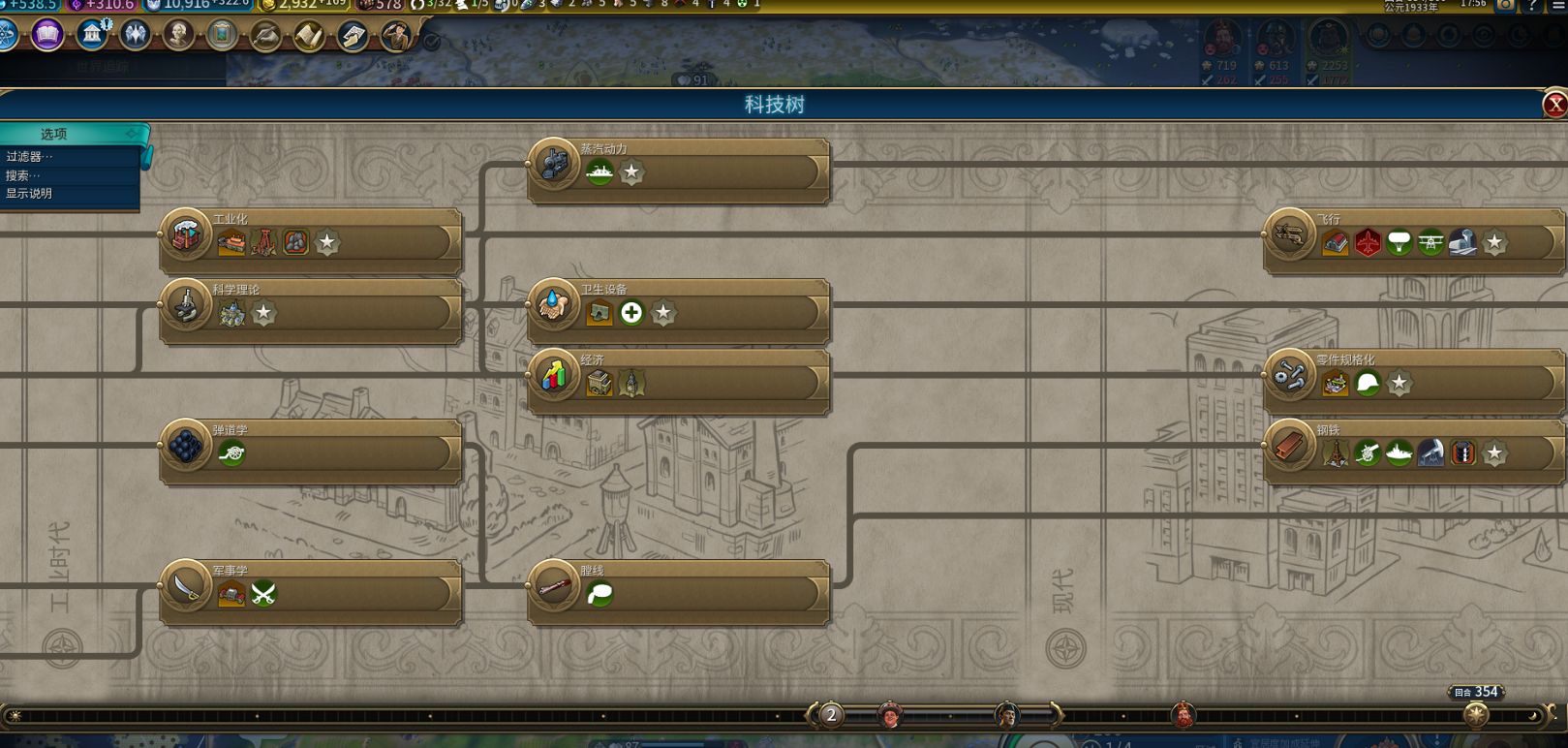Toggle the 显示说明 option
Image resolution: width=1568 pixels, height=748 pixels.
[29, 194]
